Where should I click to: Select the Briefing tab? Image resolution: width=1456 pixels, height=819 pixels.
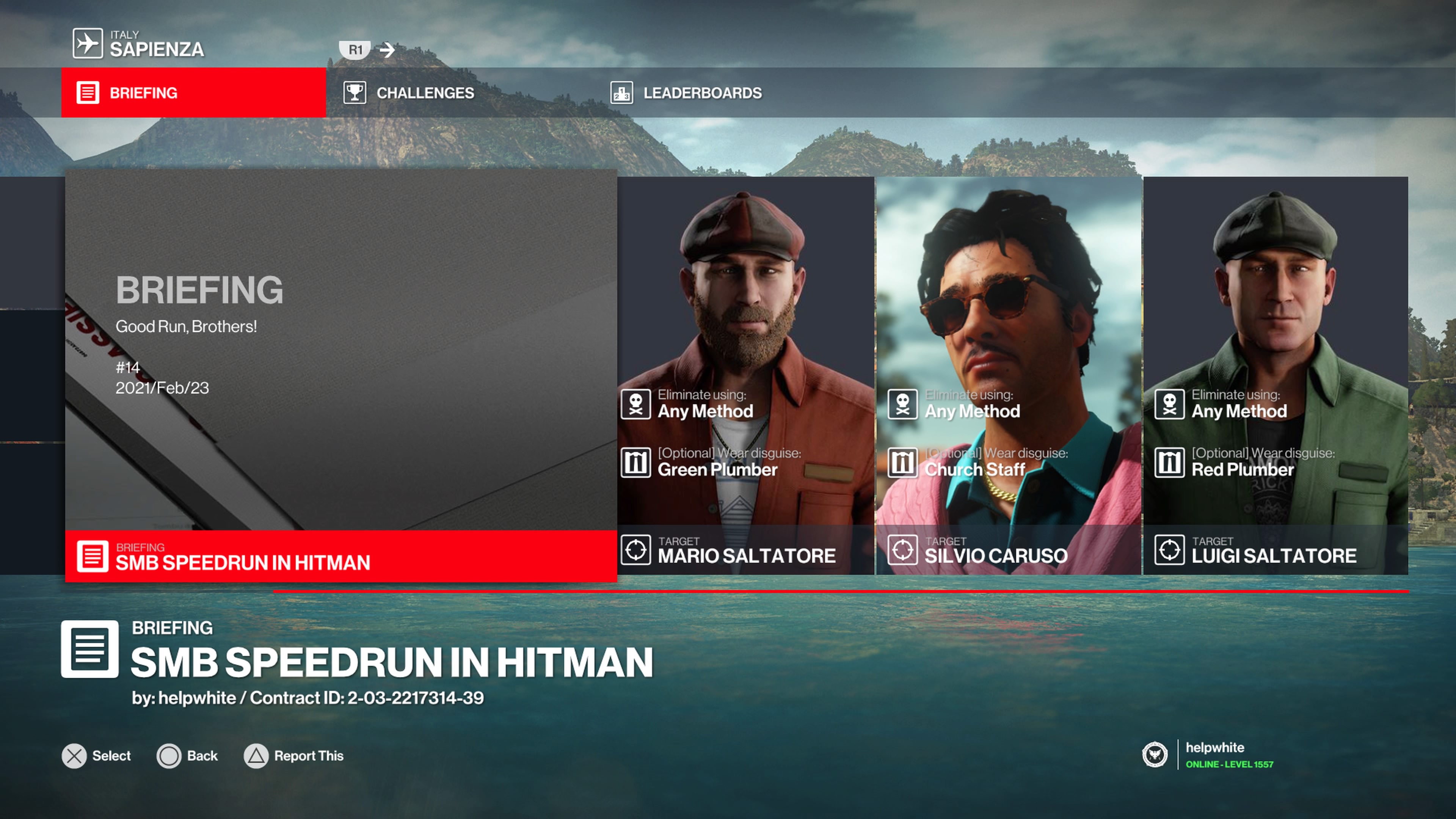coord(193,93)
